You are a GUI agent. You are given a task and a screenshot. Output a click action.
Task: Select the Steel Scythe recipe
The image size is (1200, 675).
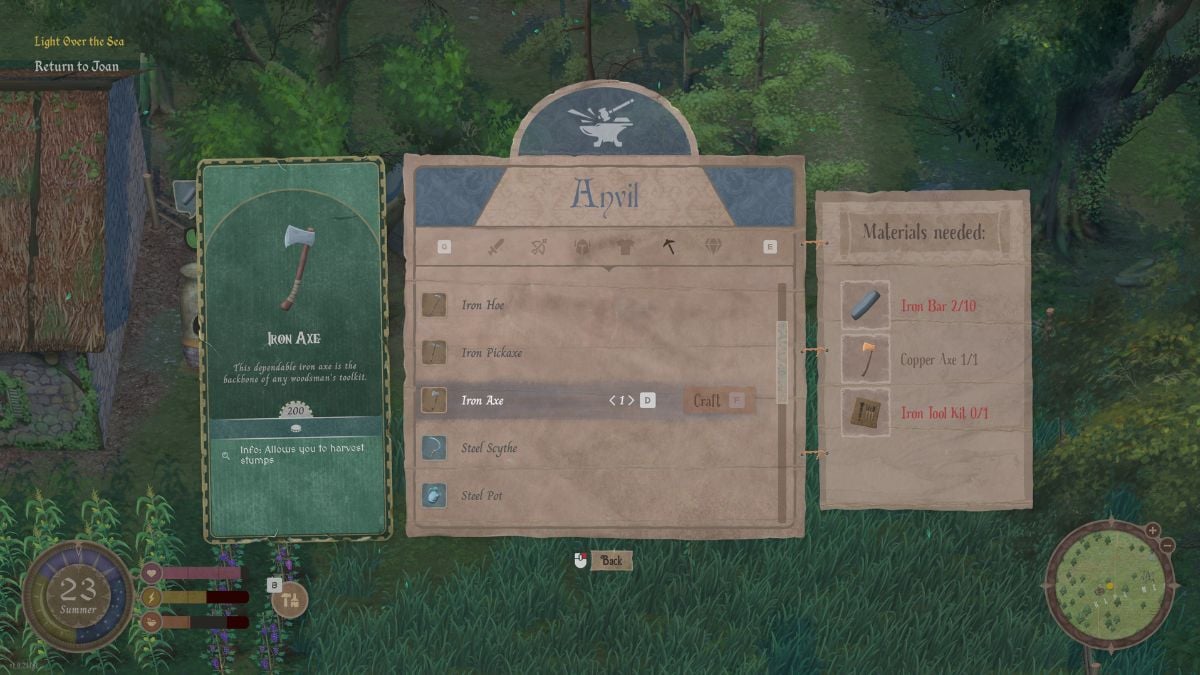(489, 448)
